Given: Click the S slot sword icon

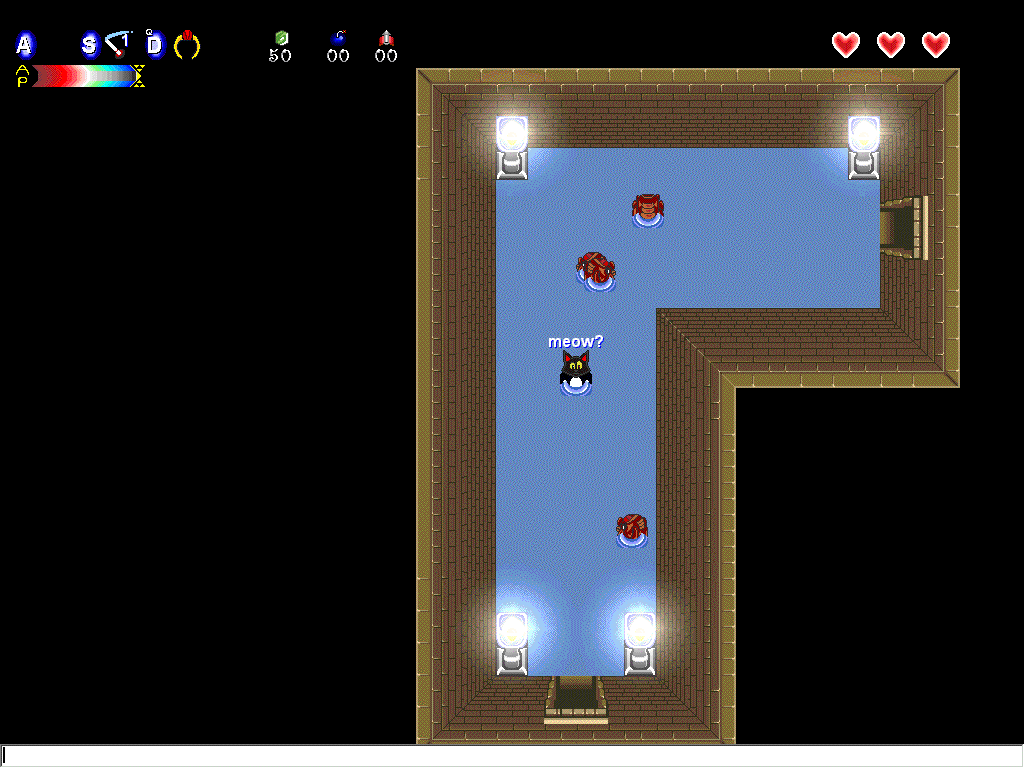Looking at the screenshot, I should tap(119, 43).
